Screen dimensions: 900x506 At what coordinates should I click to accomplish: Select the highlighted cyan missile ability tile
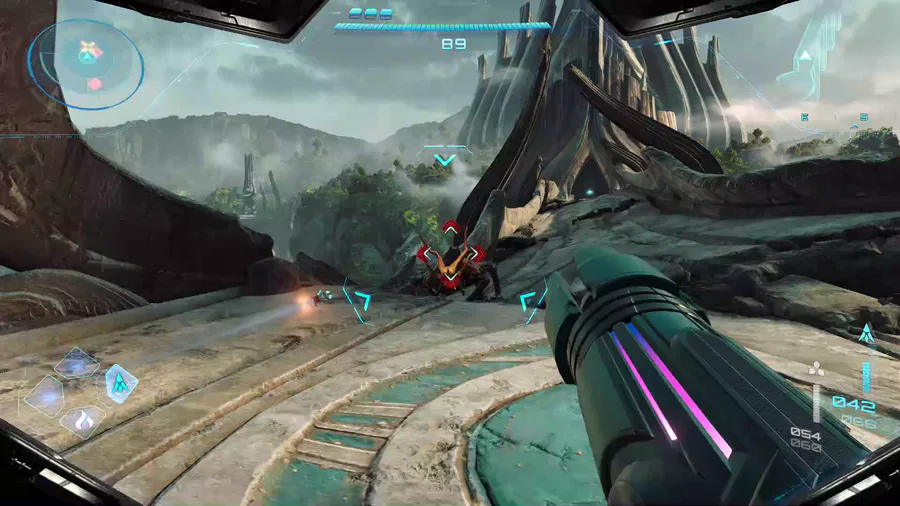[120, 381]
